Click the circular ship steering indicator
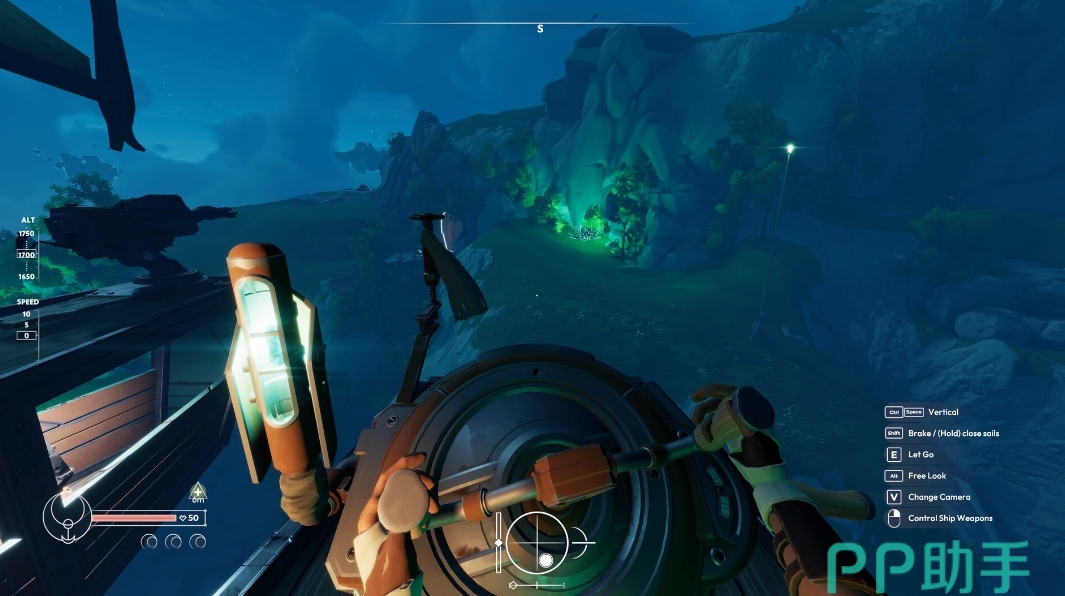 coord(539,542)
